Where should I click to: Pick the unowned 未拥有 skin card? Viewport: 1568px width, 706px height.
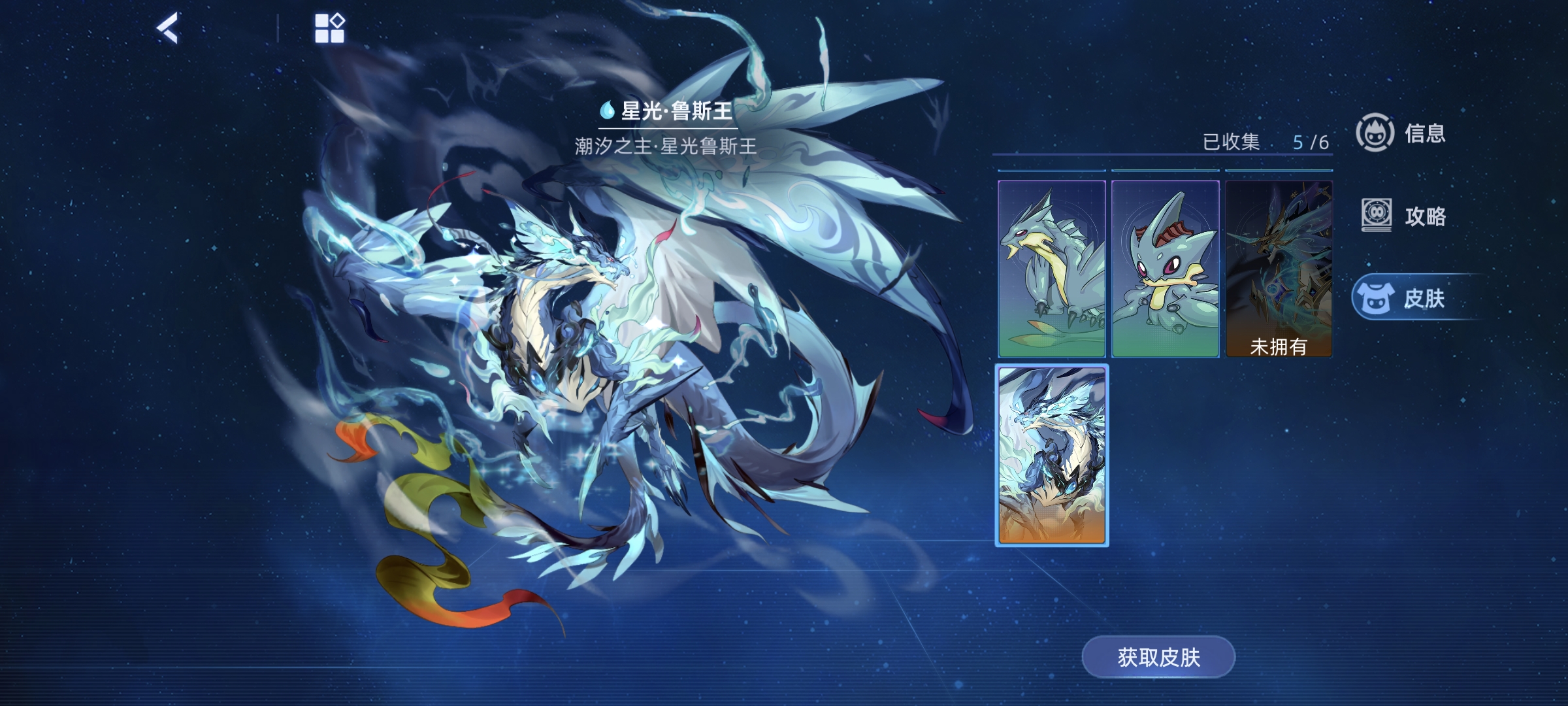coord(1279,269)
